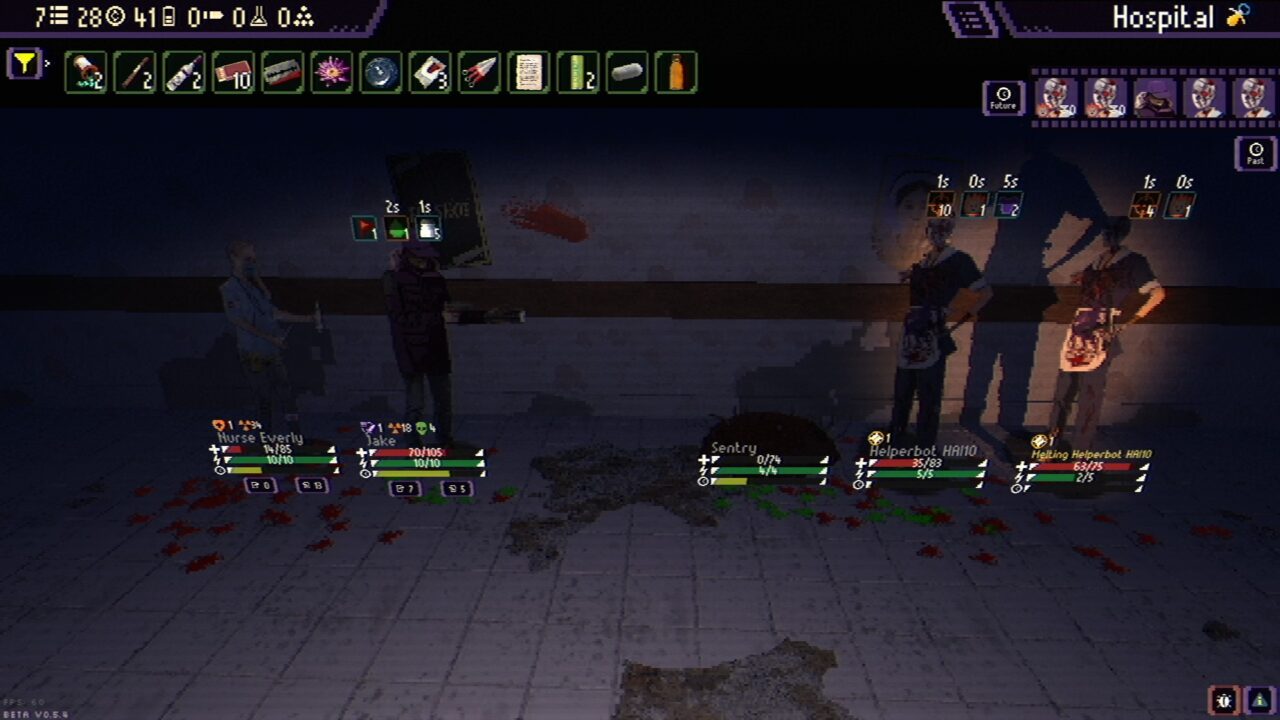
Task: Select the horseshoe magnet item
Action: [430, 73]
